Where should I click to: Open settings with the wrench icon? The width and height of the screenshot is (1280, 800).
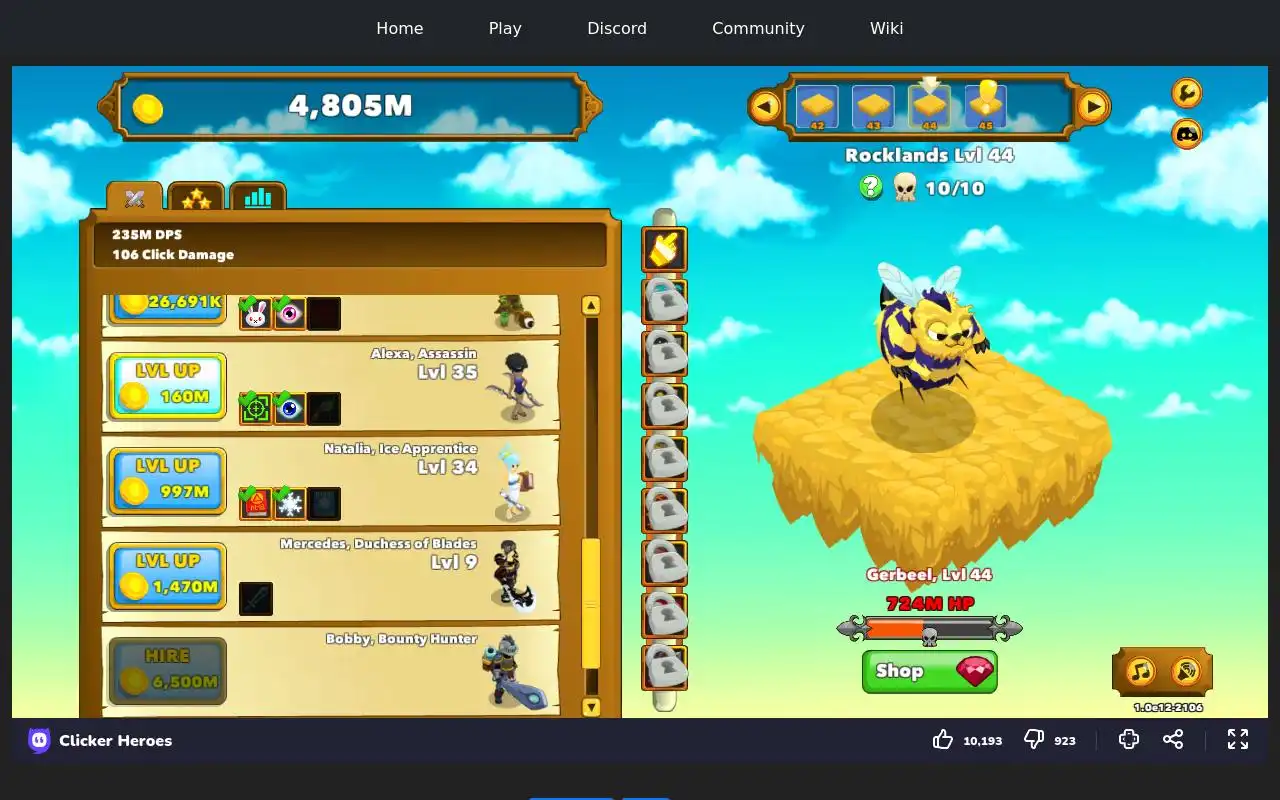pyautogui.click(x=1186, y=93)
